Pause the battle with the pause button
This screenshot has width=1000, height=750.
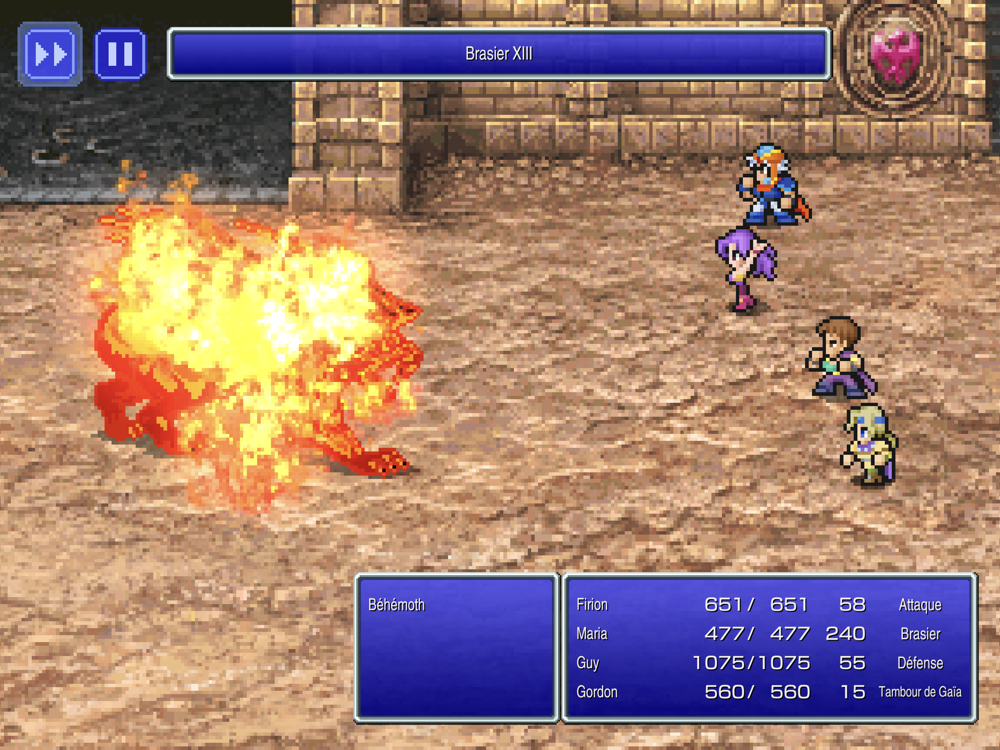[x=120, y=54]
